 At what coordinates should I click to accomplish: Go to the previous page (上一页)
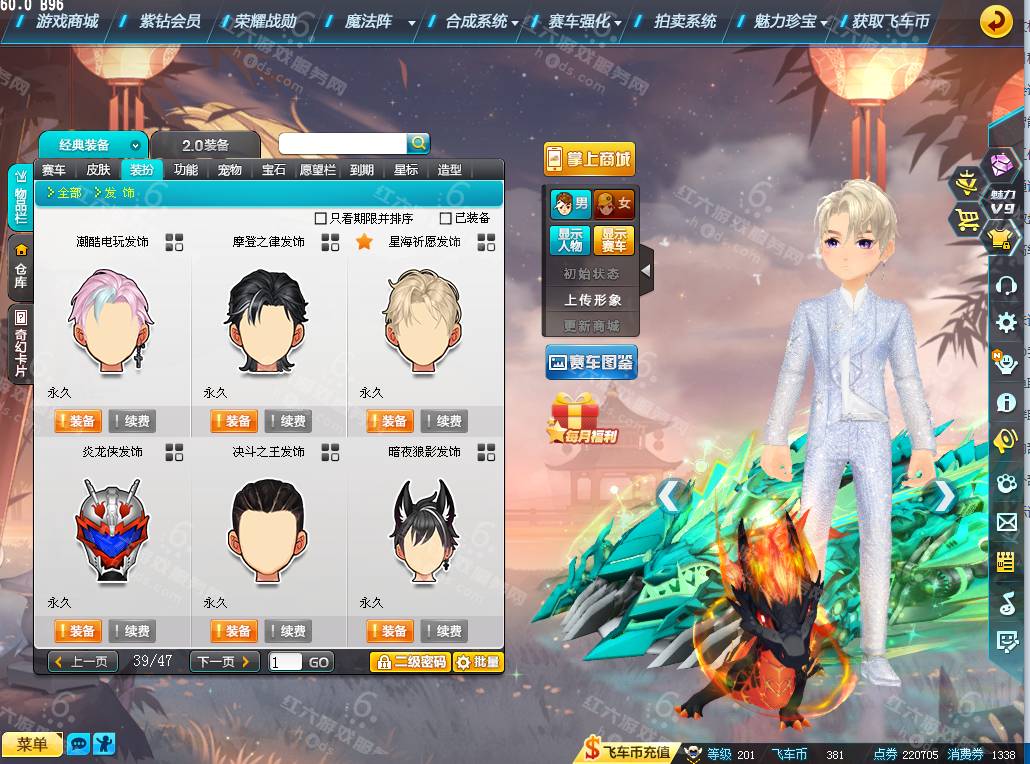(83, 662)
